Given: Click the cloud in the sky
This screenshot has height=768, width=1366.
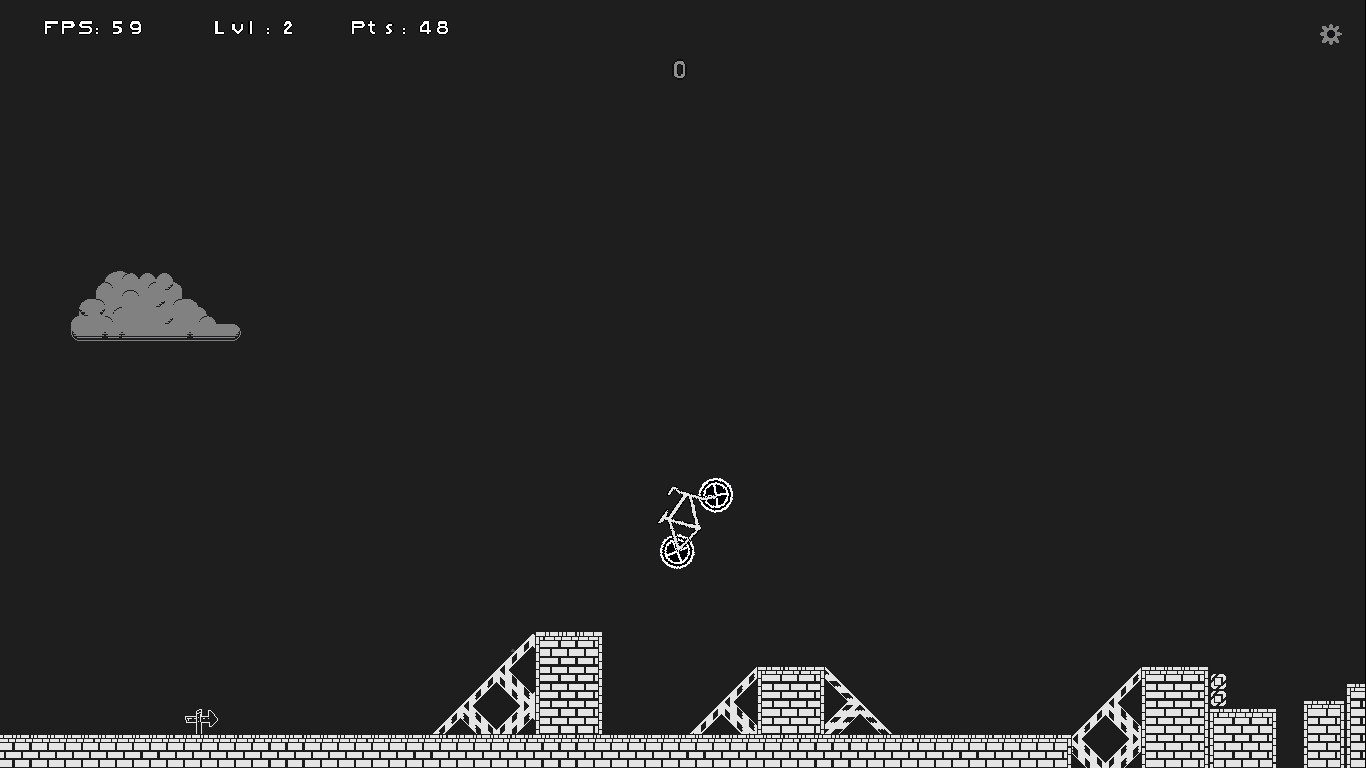Looking at the screenshot, I should 155,305.
